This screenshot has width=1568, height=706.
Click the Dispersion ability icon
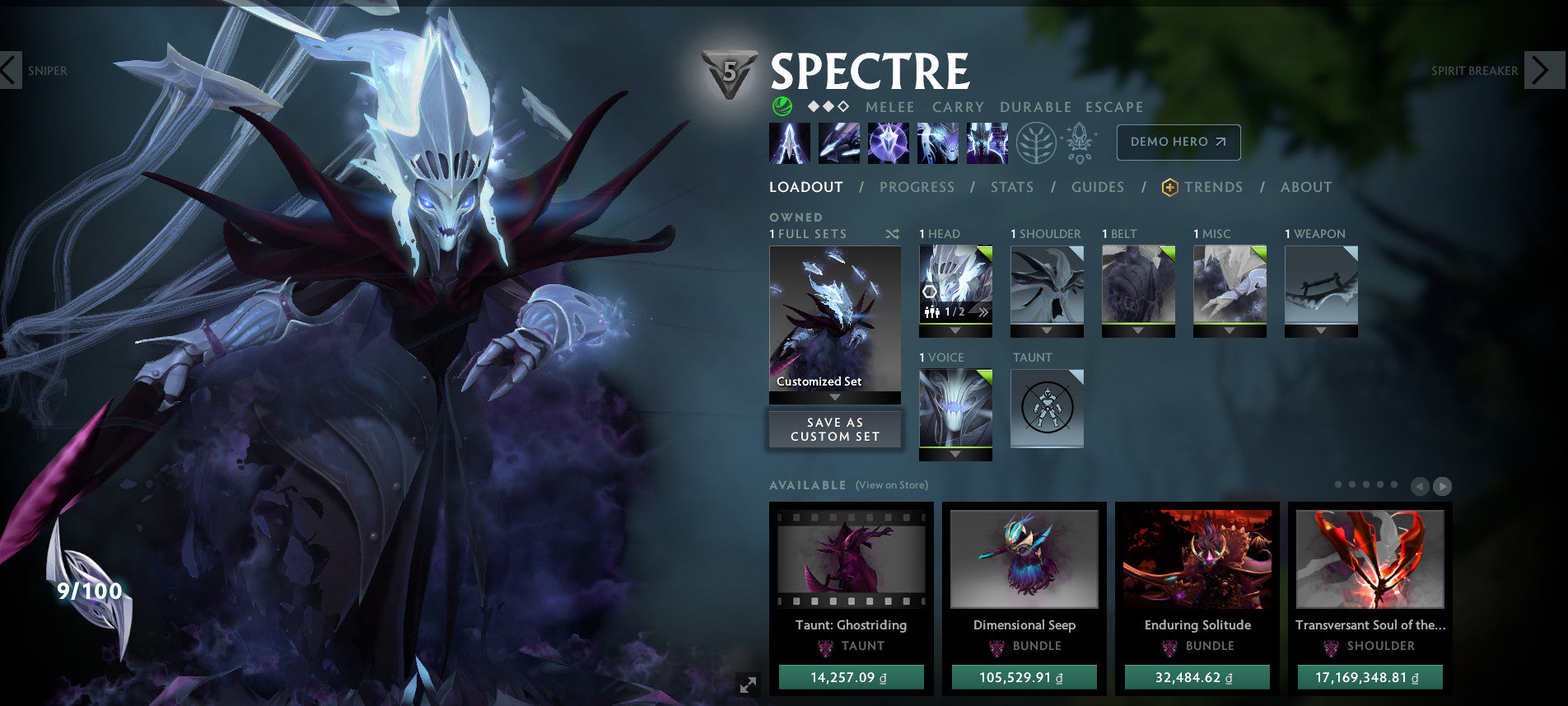click(x=890, y=142)
